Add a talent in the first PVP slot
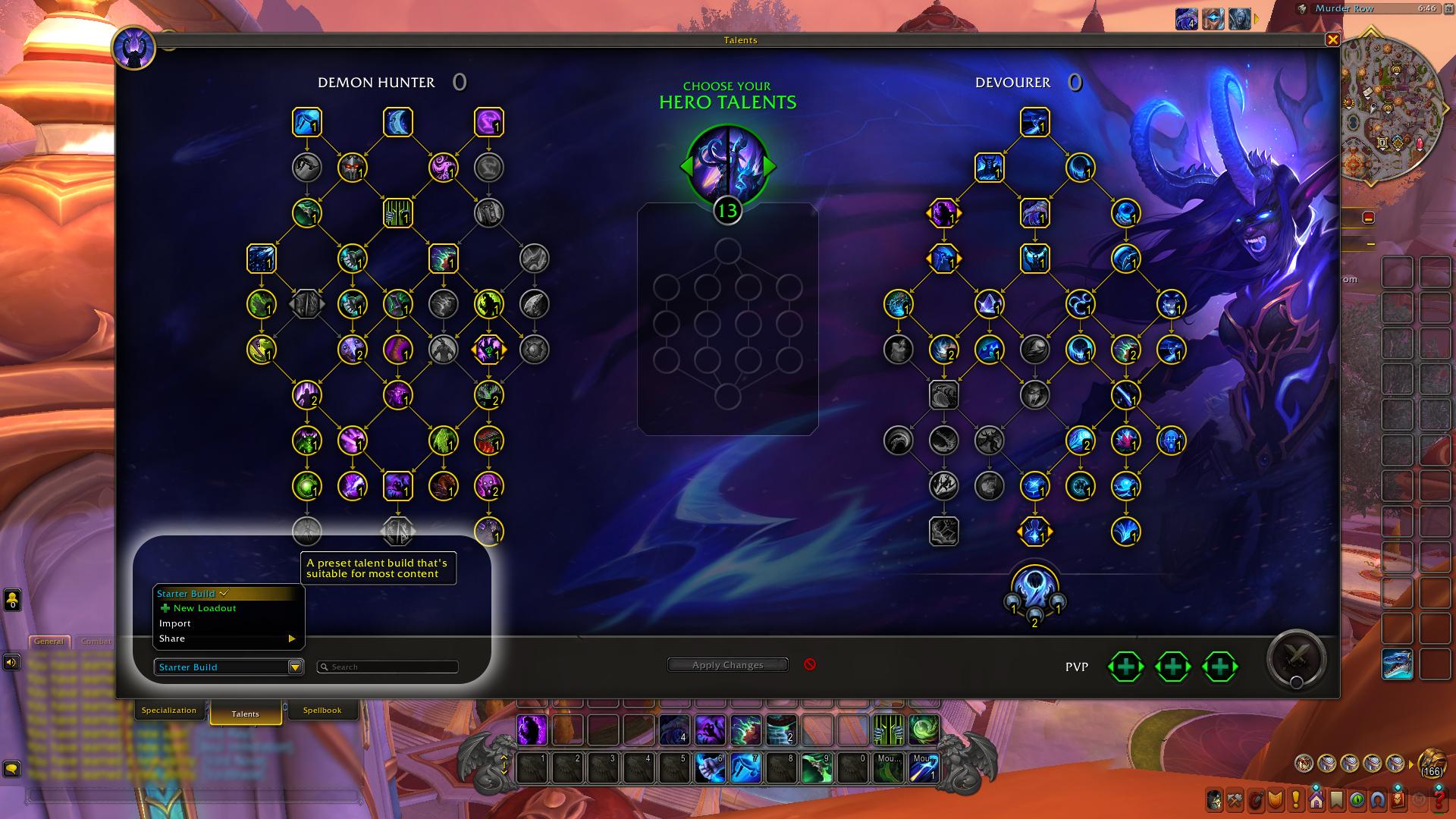Screen dimensions: 1456x819 [1126, 667]
